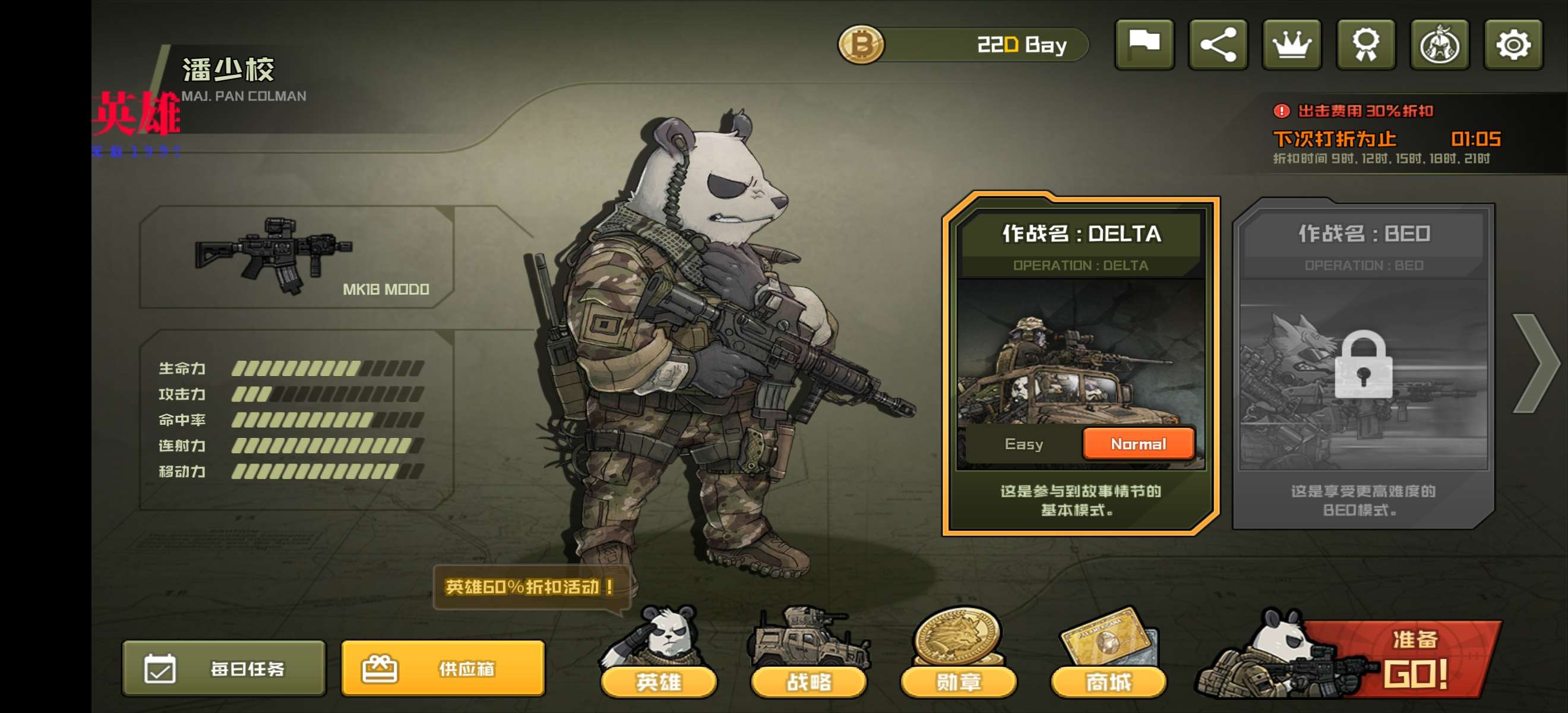Show next operation with right arrow

(x=1536, y=364)
